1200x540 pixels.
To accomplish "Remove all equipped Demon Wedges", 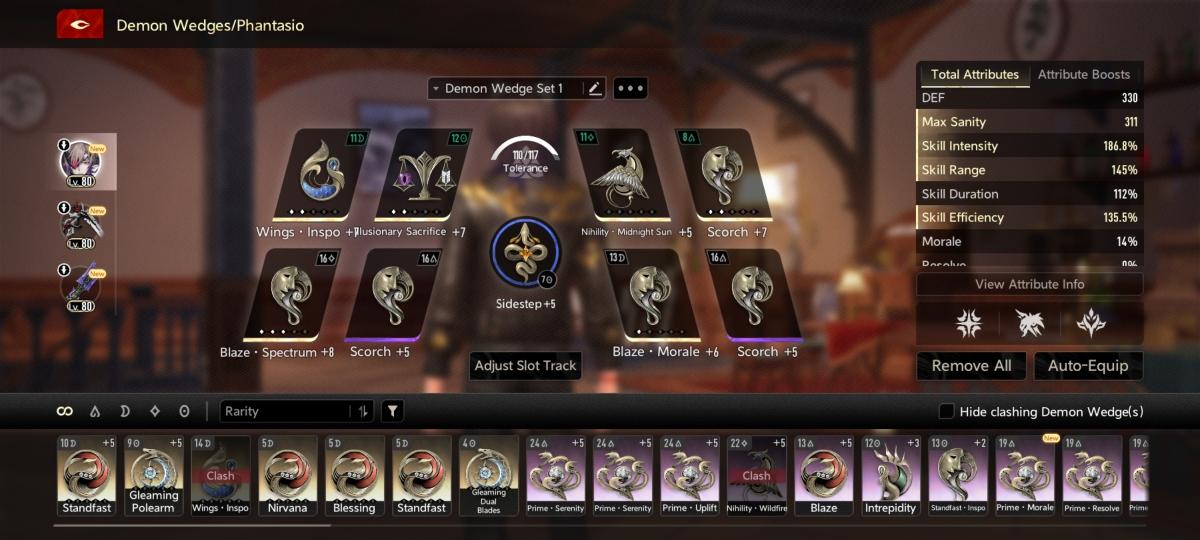I will click(971, 366).
